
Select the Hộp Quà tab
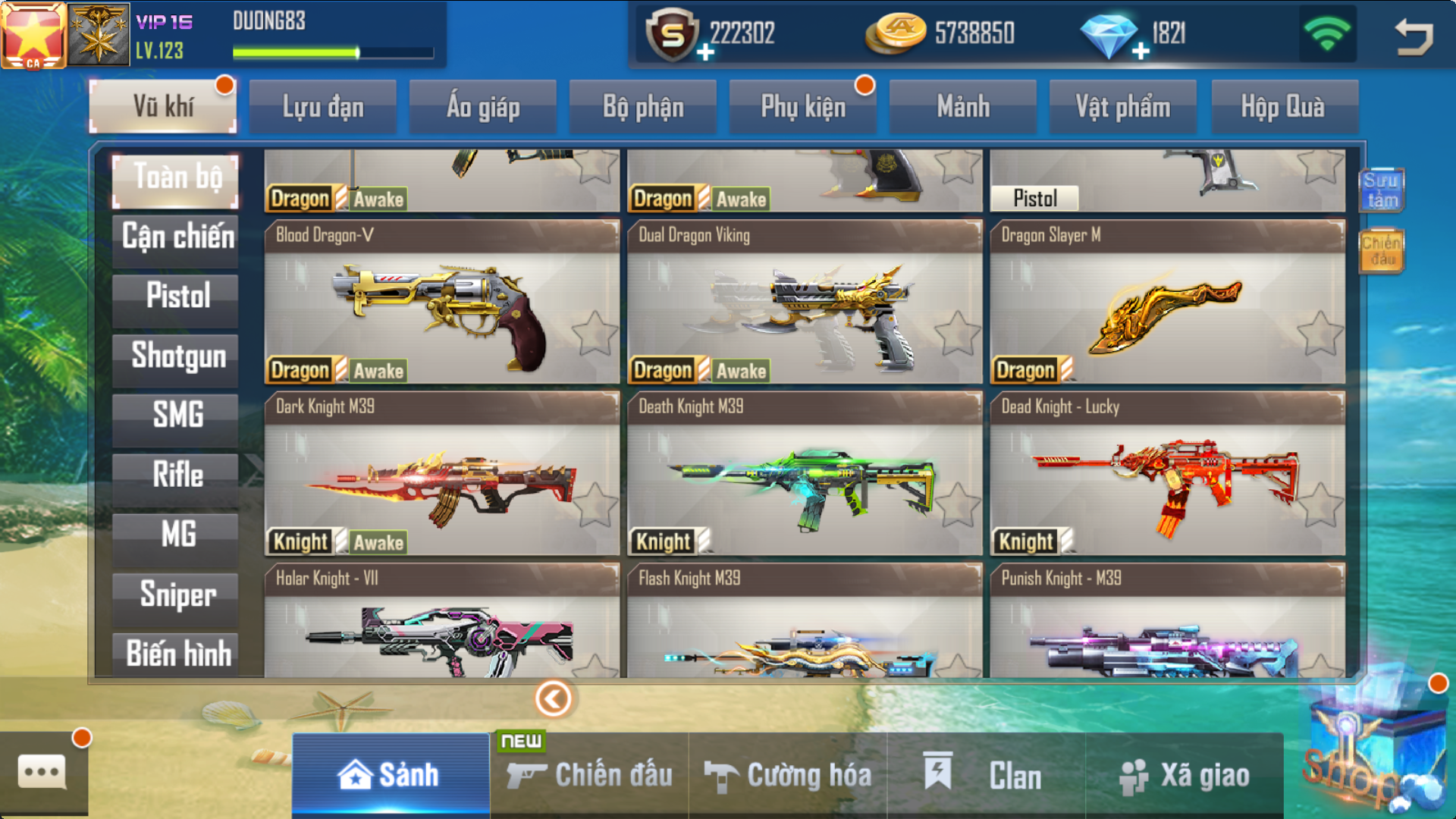1283,107
